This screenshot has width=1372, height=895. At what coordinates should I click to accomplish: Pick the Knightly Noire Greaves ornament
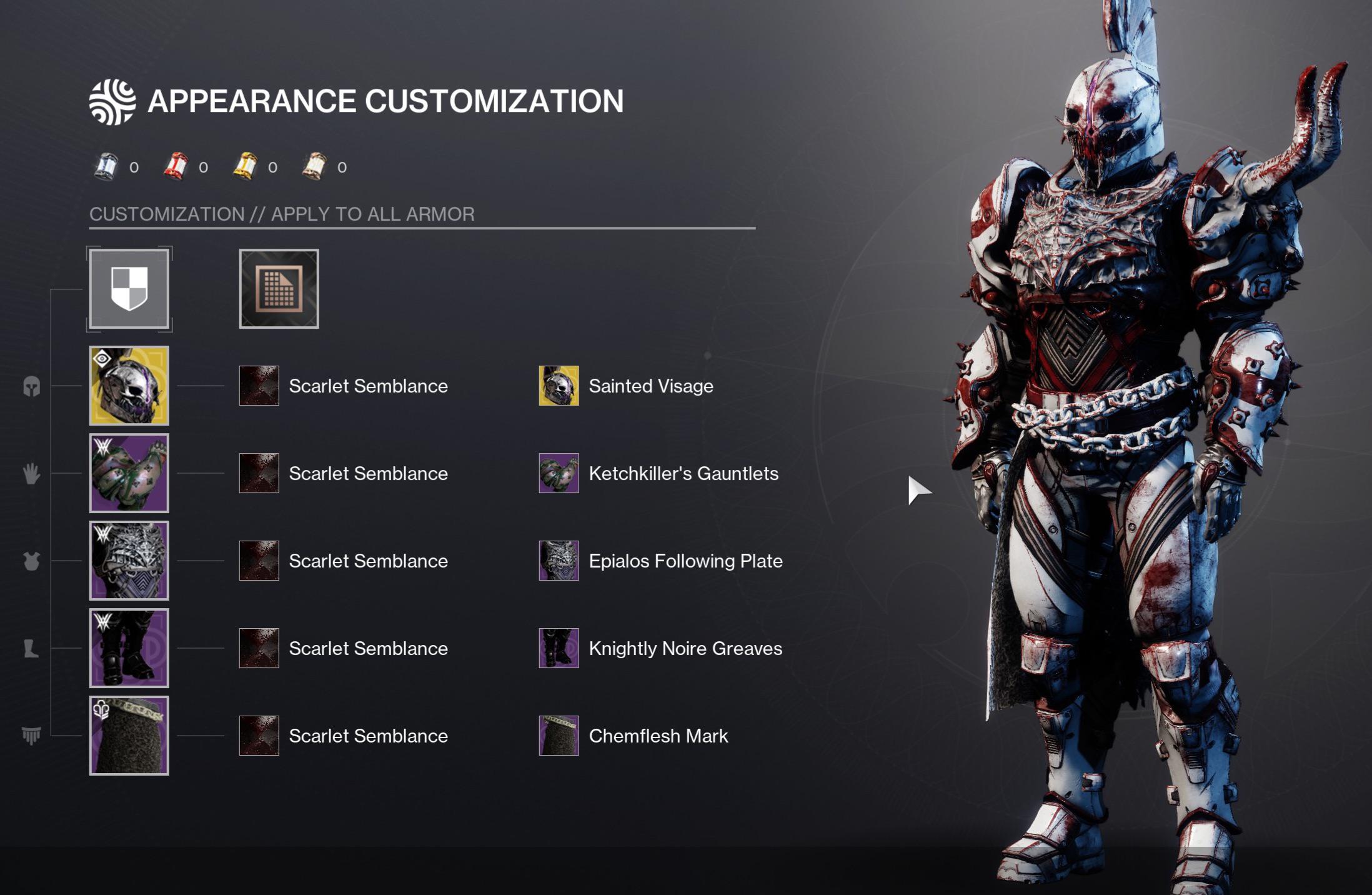(558, 649)
